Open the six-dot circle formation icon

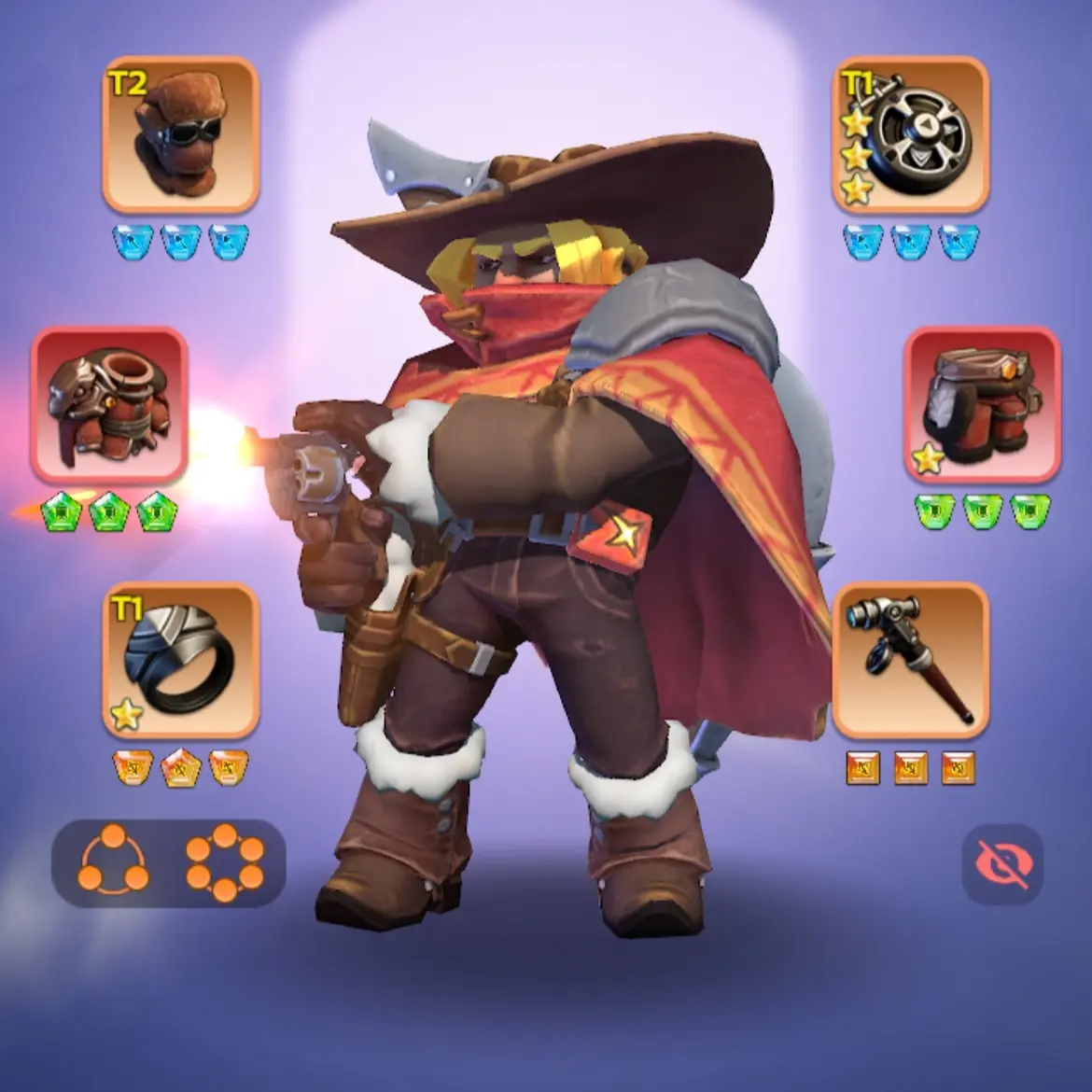224,863
